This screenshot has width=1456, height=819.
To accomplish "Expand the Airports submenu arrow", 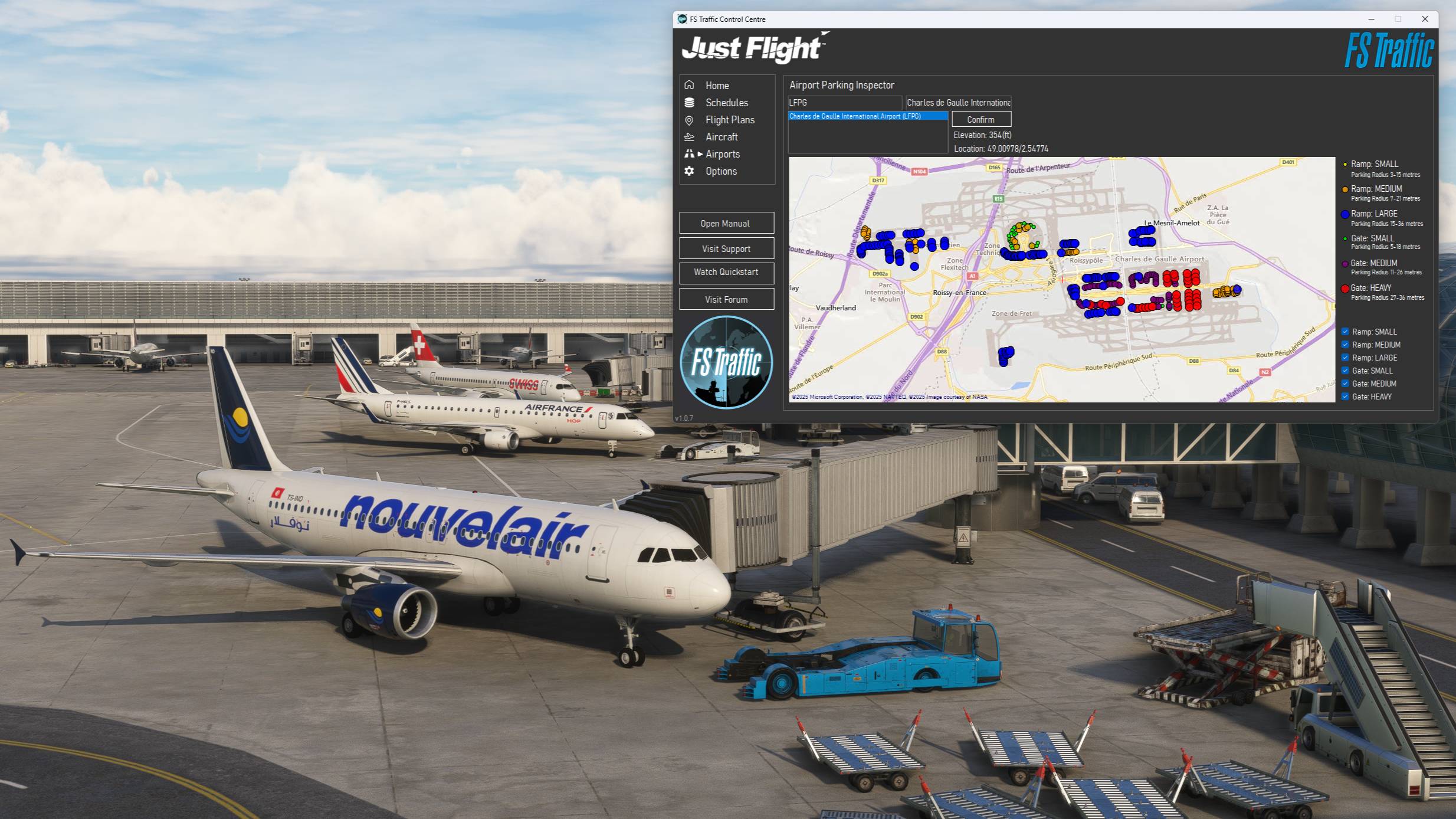I will pyautogui.click(x=700, y=154).
